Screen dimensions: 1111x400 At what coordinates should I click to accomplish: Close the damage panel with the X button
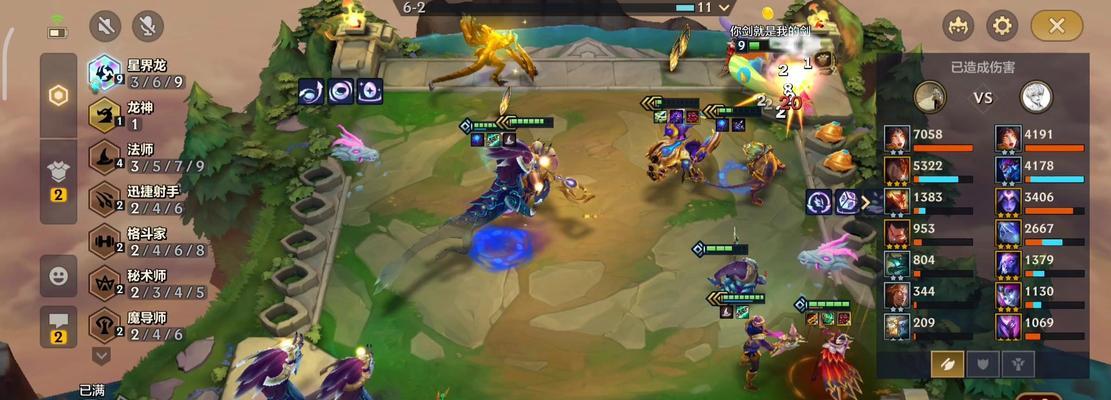(x=1057, y=26)
